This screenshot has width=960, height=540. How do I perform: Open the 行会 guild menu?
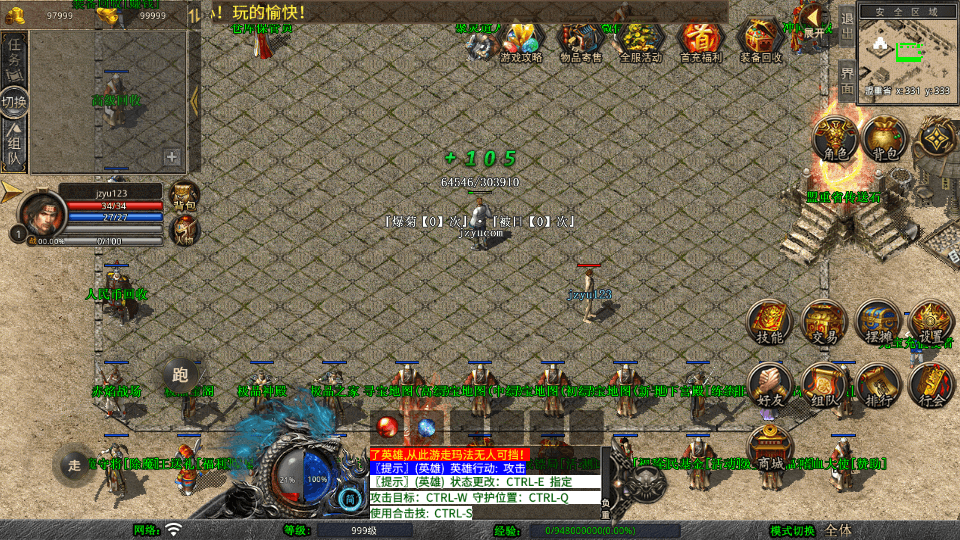click(x=932, y=384)
